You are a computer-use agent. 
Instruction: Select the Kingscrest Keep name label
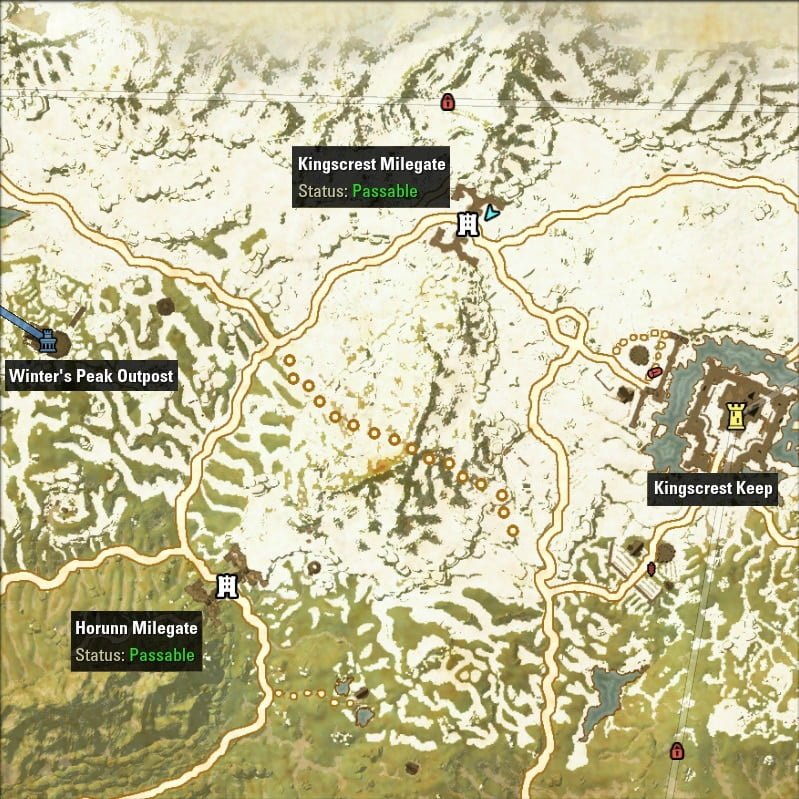click(x=713, y=489)
